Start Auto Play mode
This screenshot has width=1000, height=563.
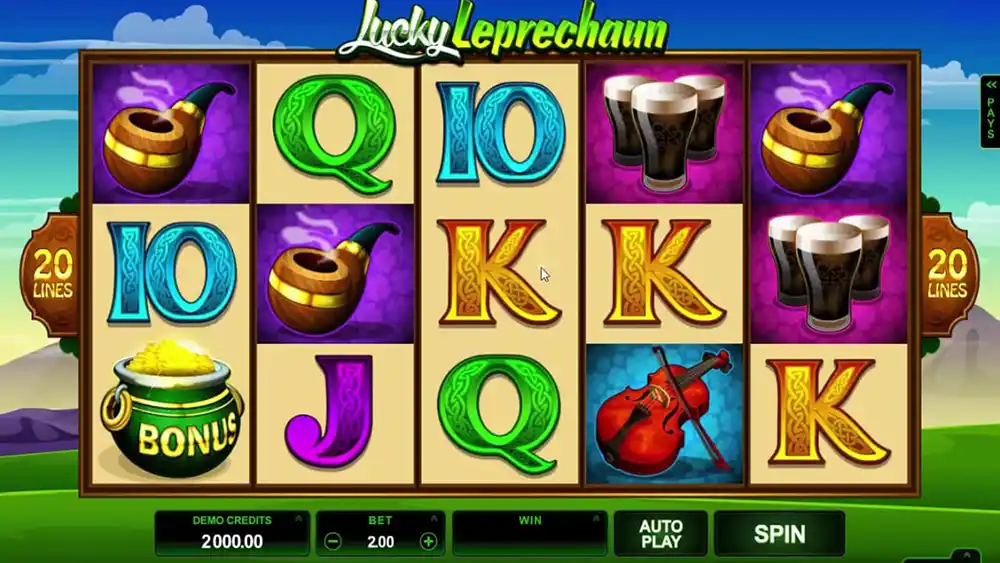point(660,533)
